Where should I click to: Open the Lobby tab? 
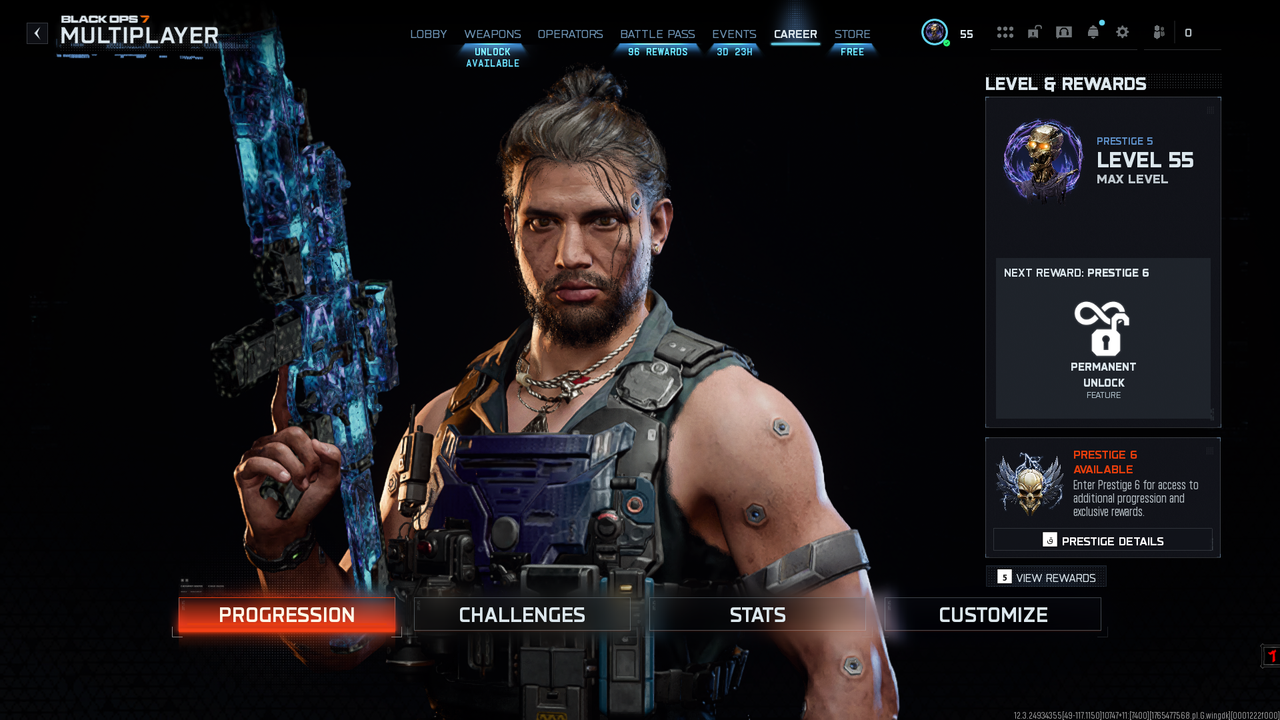pyautogui.click(x=428, y=34)
